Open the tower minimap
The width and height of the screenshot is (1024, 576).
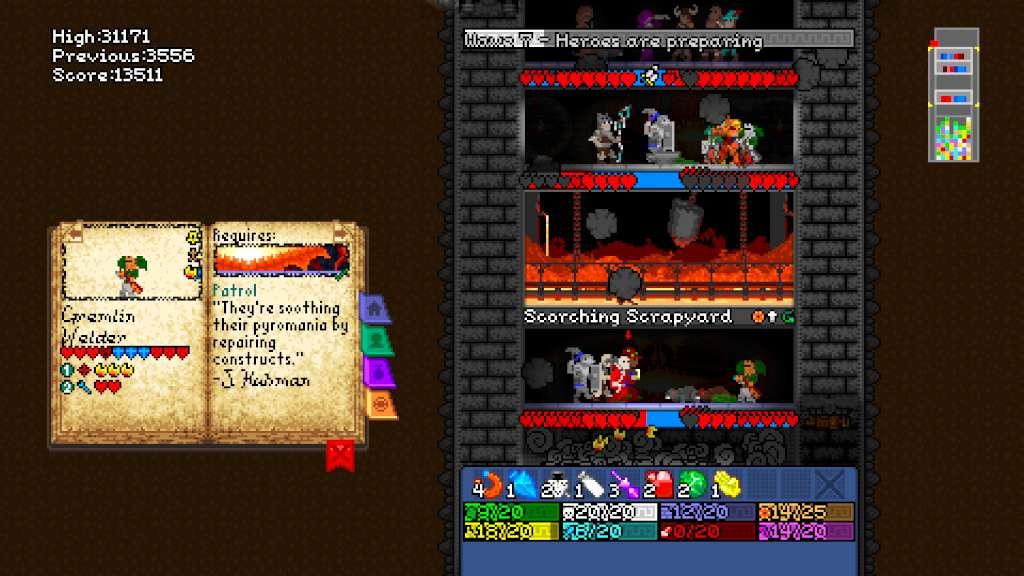pyautogui.click(x=955, y=97)
